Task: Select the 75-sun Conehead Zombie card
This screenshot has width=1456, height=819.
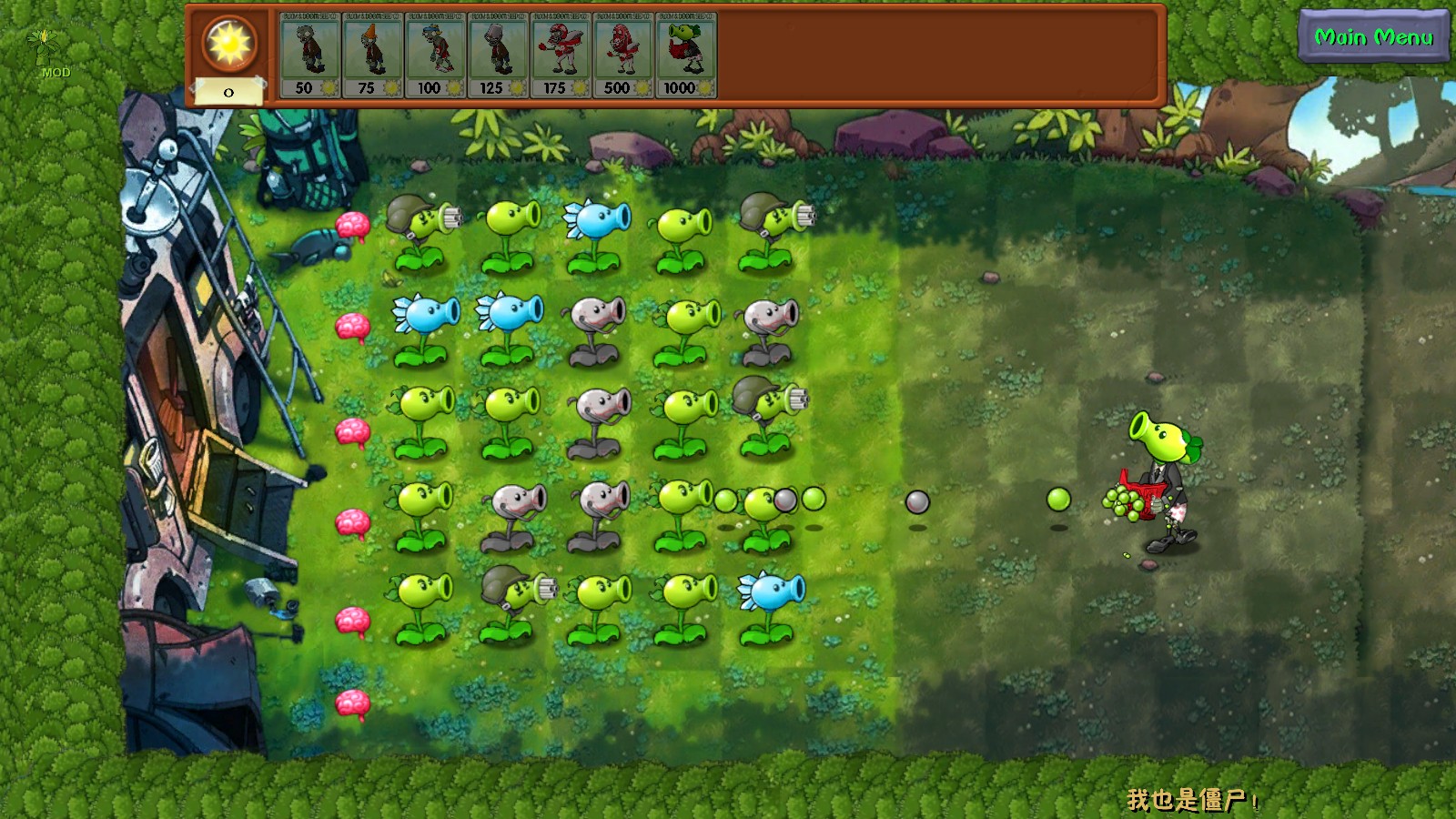Action: 373,55
